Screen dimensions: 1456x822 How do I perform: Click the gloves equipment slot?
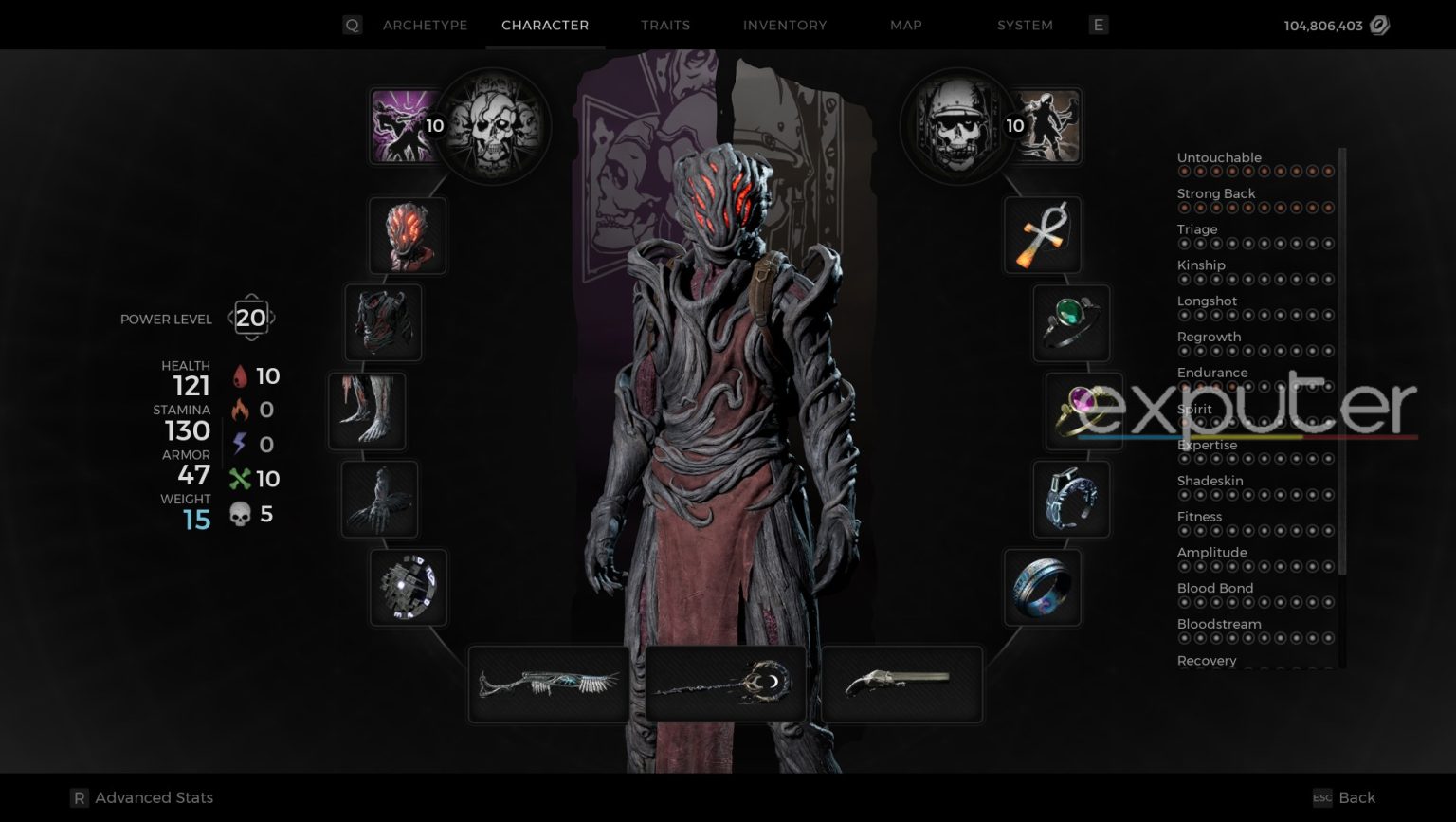pyautogui.click(x=378, y=499)
